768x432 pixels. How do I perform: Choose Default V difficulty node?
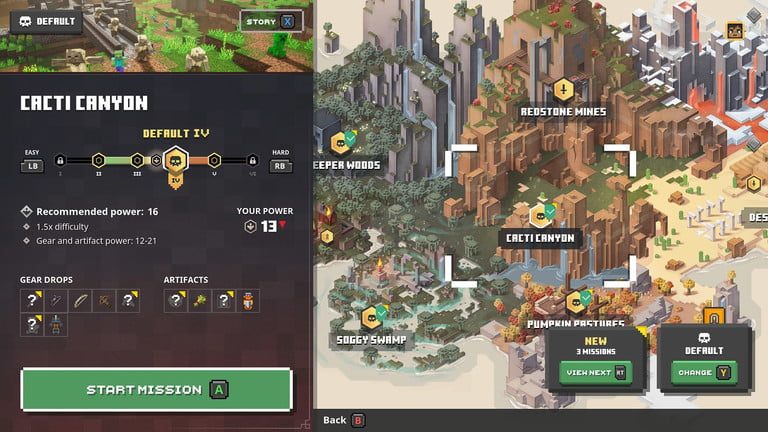click(214, 160)
